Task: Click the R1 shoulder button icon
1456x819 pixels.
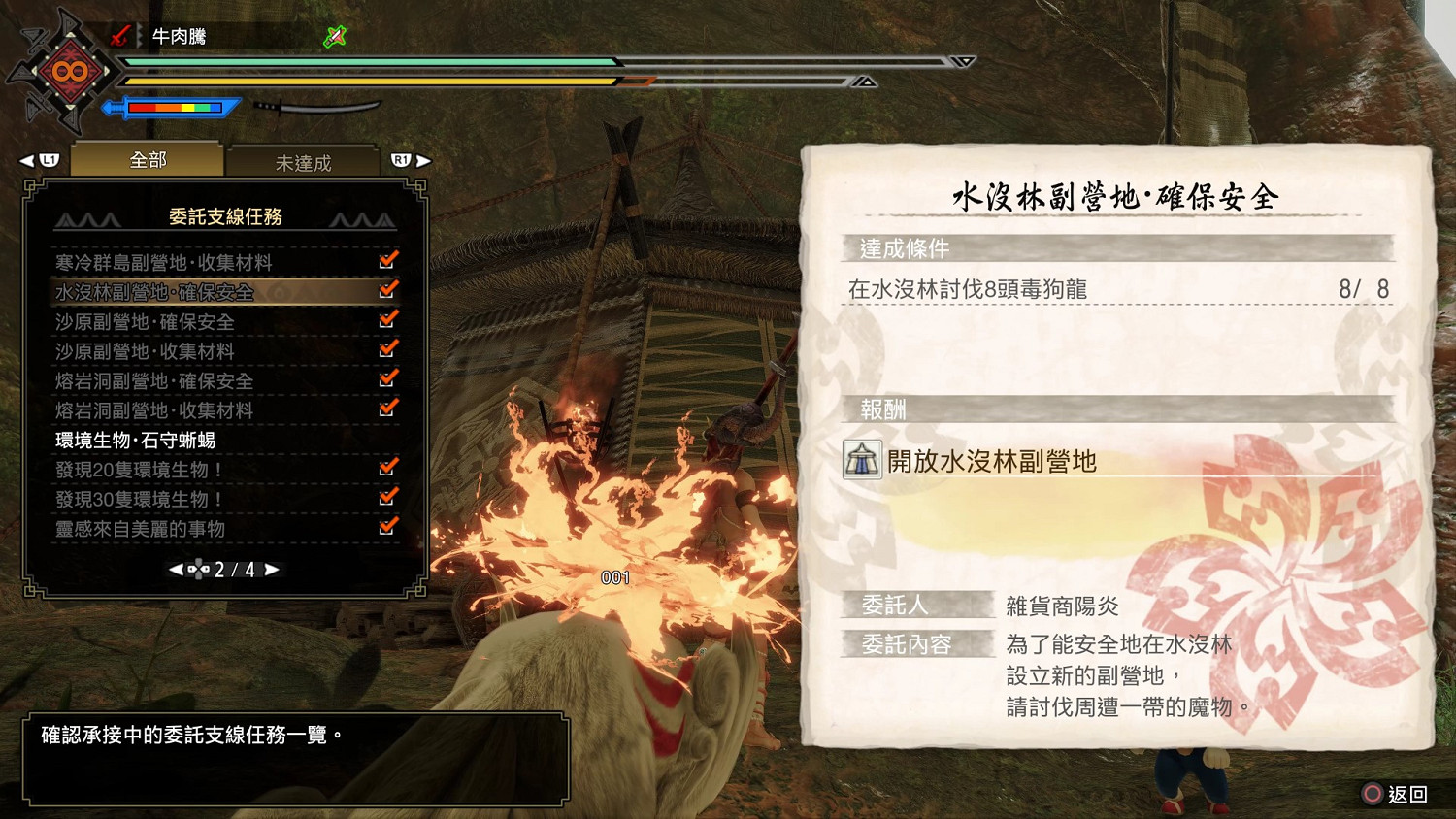Action: coord(402,158)
